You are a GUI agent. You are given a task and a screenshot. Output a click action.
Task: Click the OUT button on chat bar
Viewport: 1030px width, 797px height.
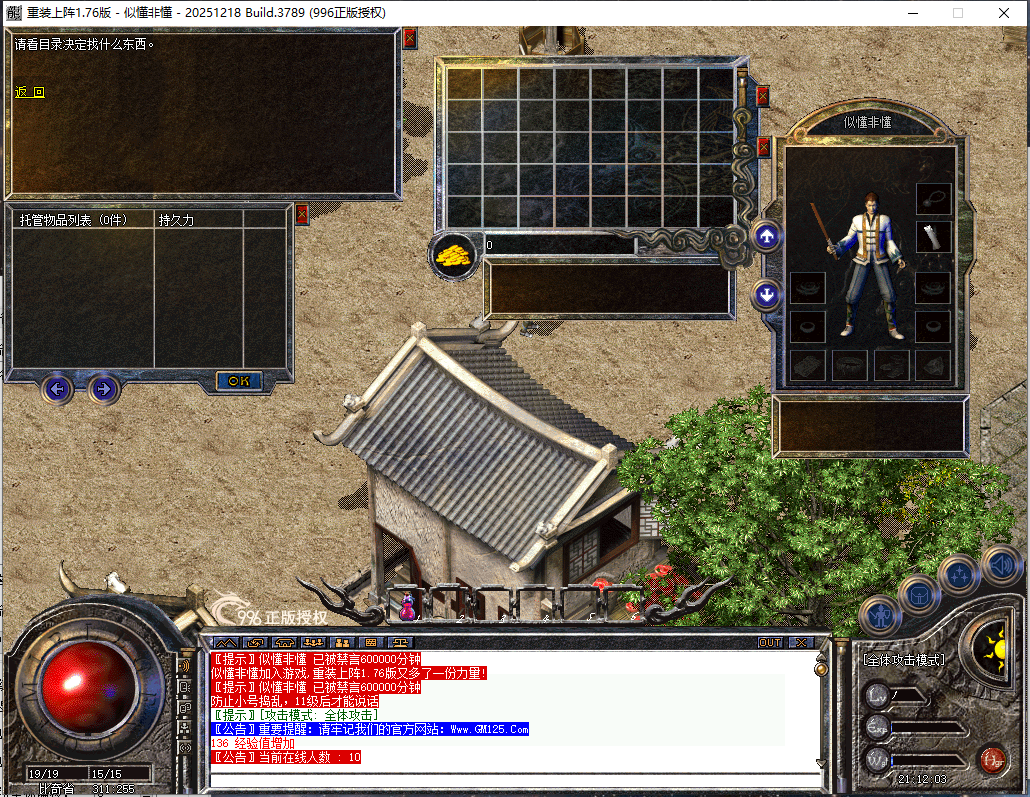(770, 642)
